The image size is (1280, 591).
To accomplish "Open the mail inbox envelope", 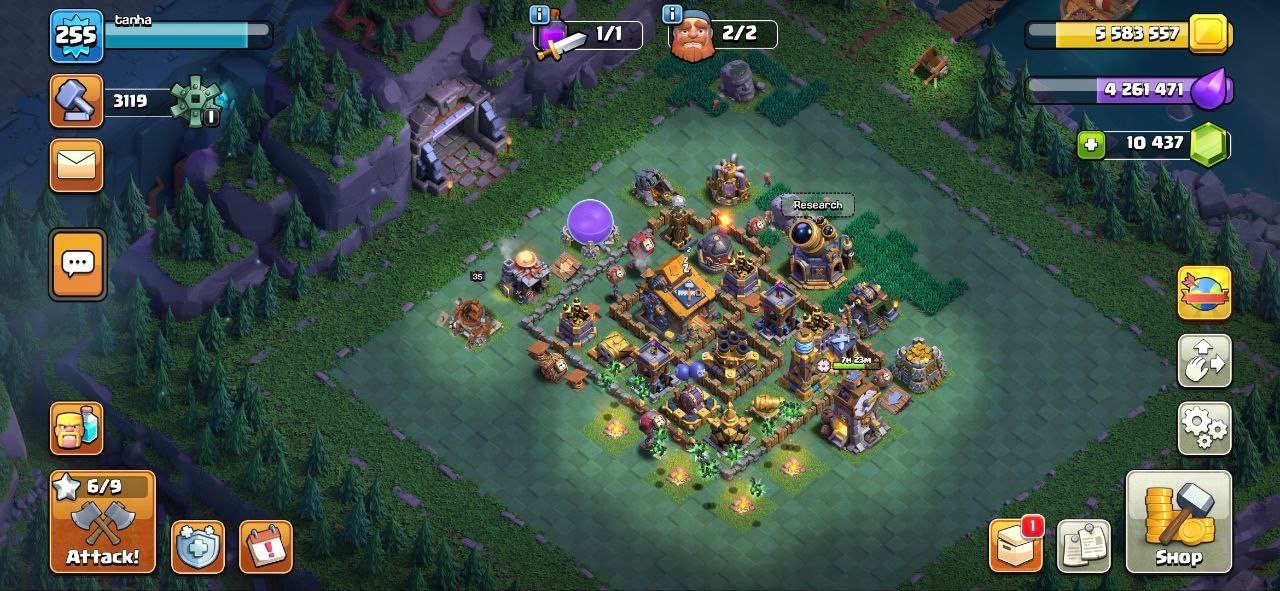I will coord(76,165).
